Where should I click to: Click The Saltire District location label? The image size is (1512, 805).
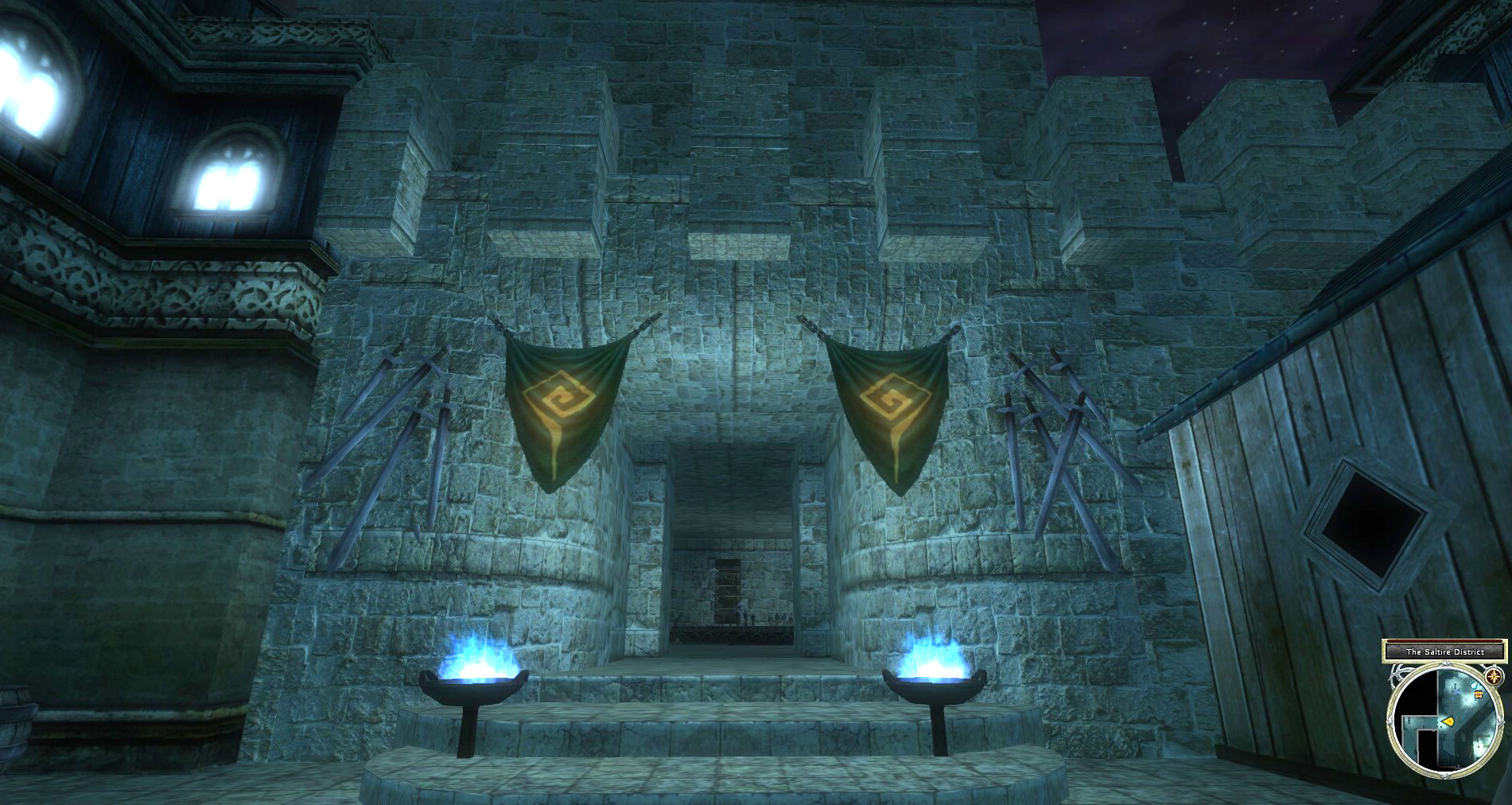(x=1445, y=651)
